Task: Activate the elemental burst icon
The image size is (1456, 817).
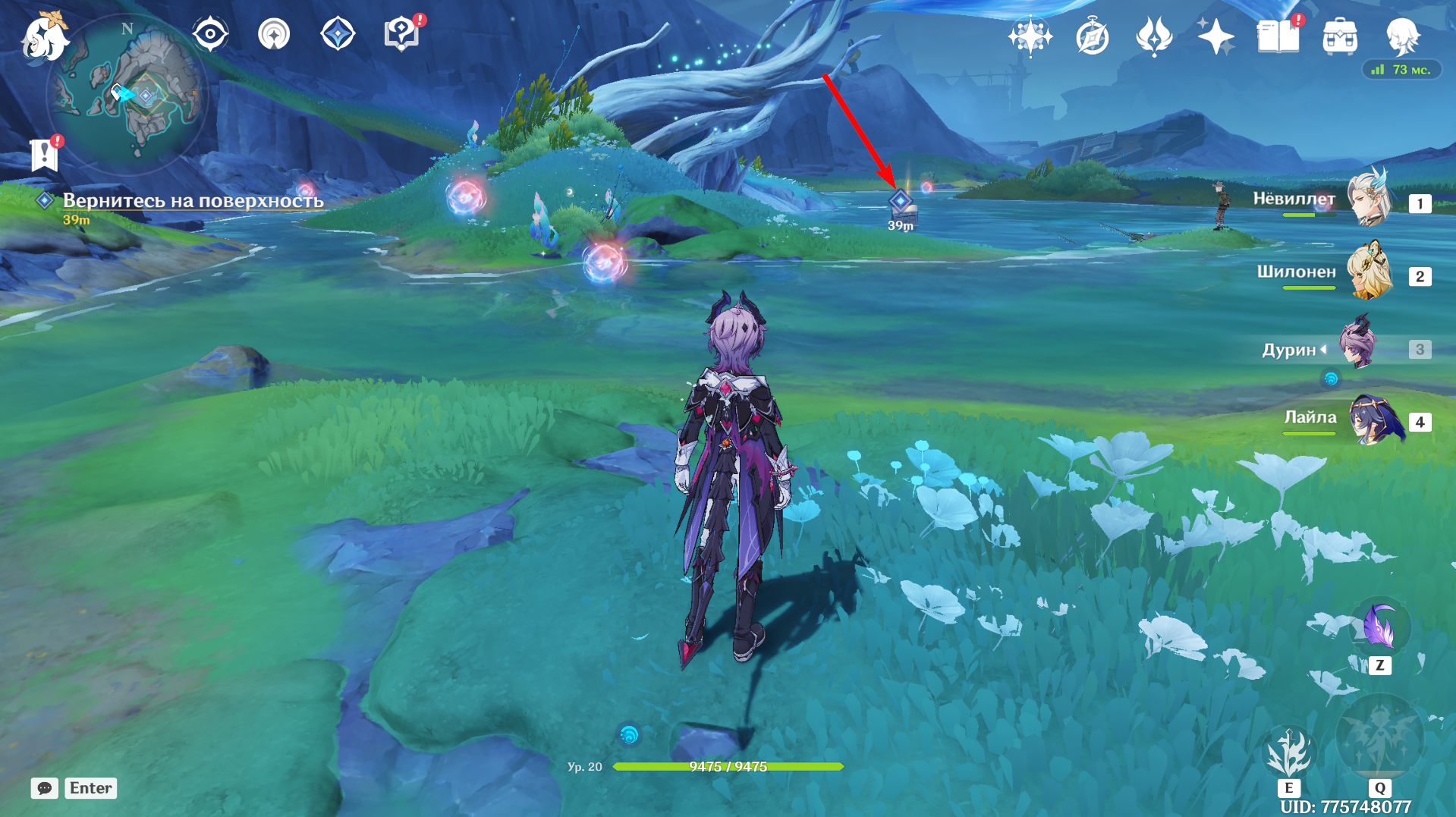Action: (1379, 737)
